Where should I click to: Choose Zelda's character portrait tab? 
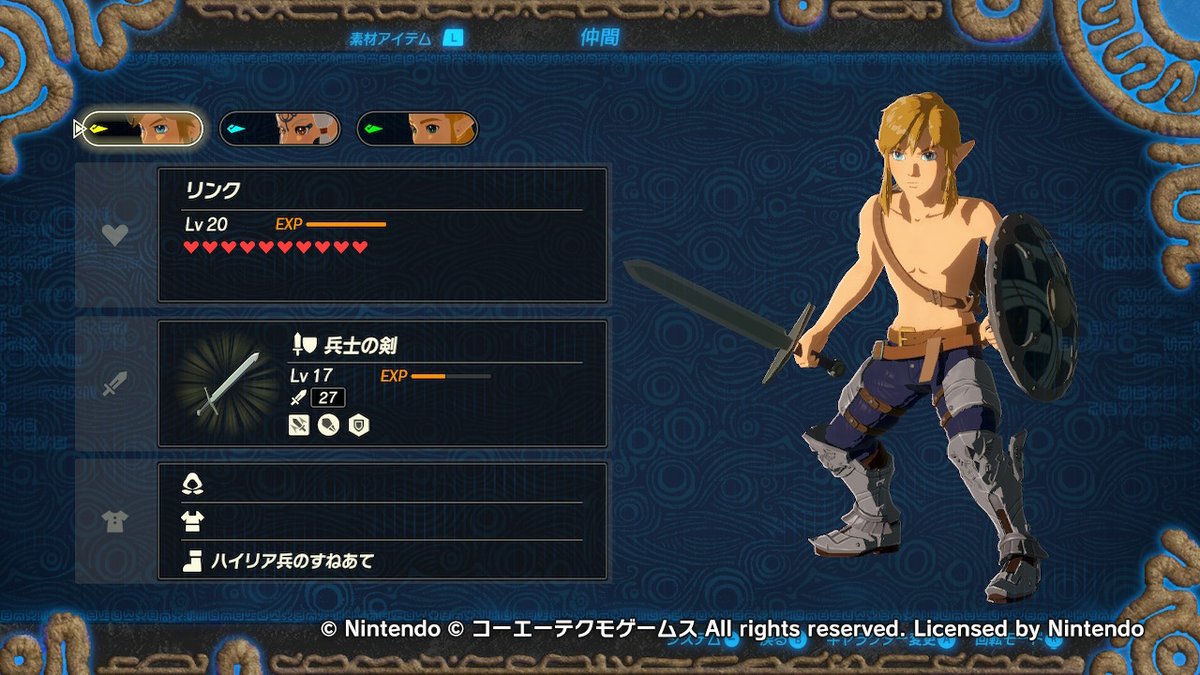(416, 128)
